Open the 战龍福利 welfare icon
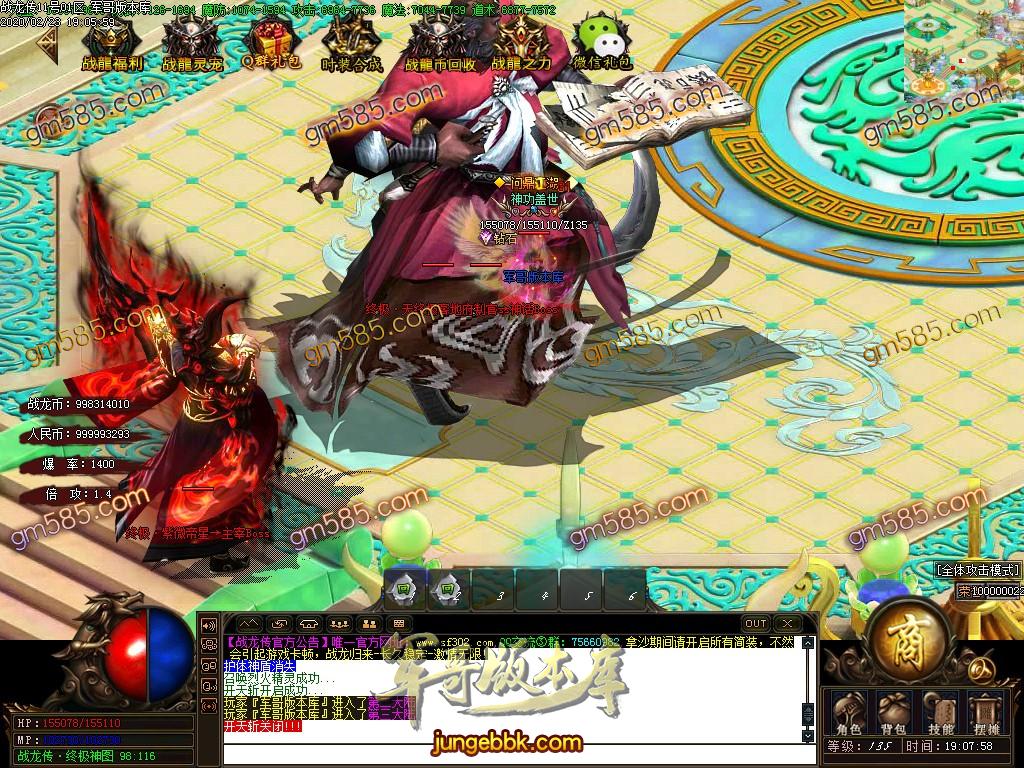Screen dimensions: 1024x768 [109, 43]
